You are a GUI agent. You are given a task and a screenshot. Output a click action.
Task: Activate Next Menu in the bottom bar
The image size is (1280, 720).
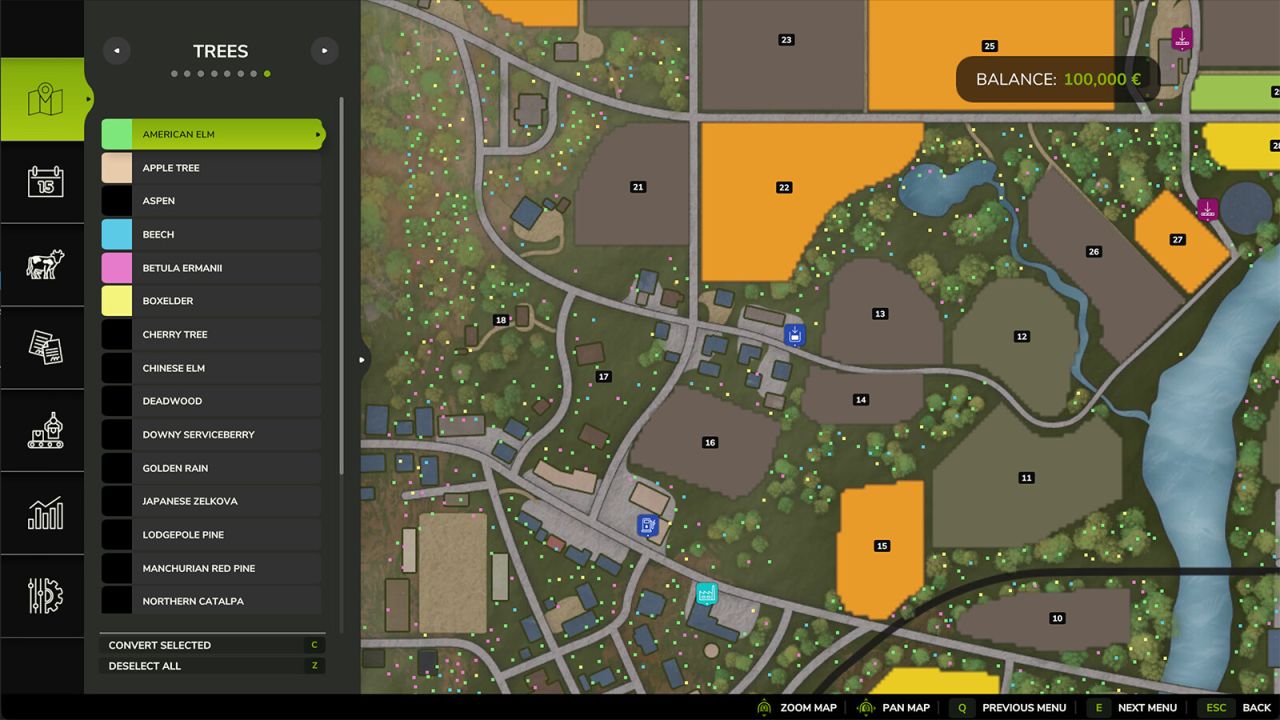pos(1148,707)
